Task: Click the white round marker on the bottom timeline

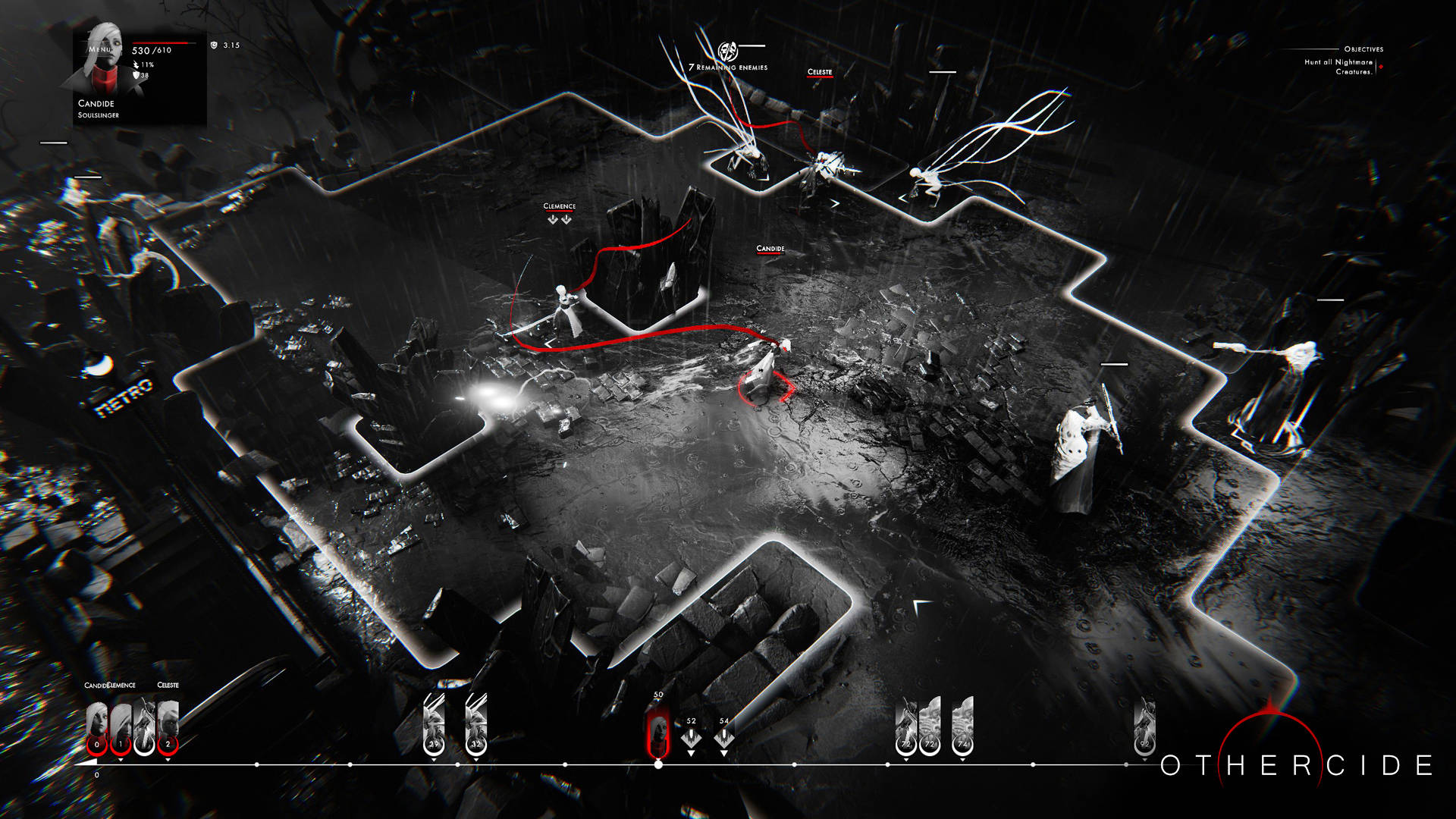Action: point(658,764)
